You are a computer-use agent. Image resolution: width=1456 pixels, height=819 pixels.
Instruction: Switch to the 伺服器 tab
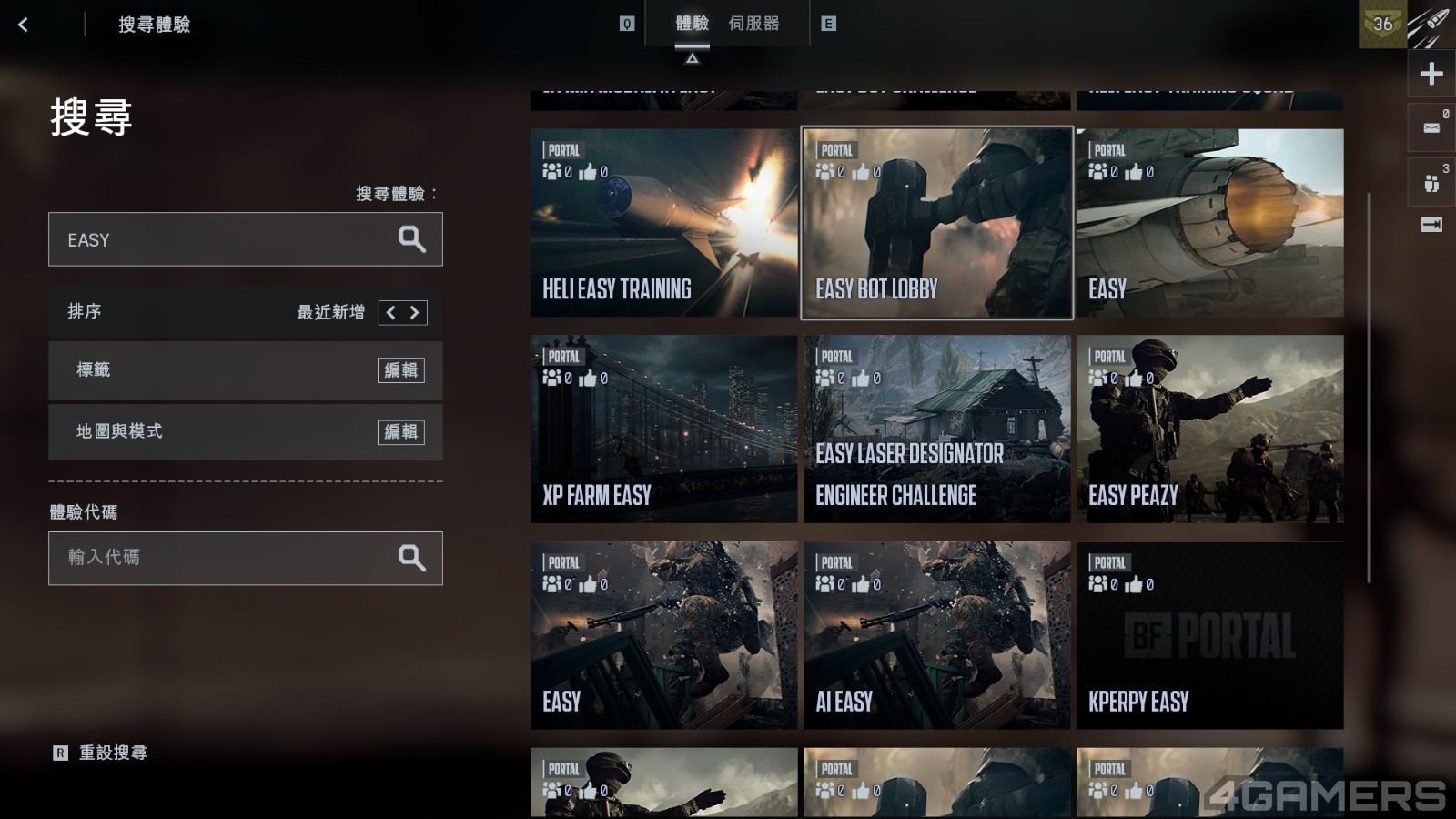753,24
